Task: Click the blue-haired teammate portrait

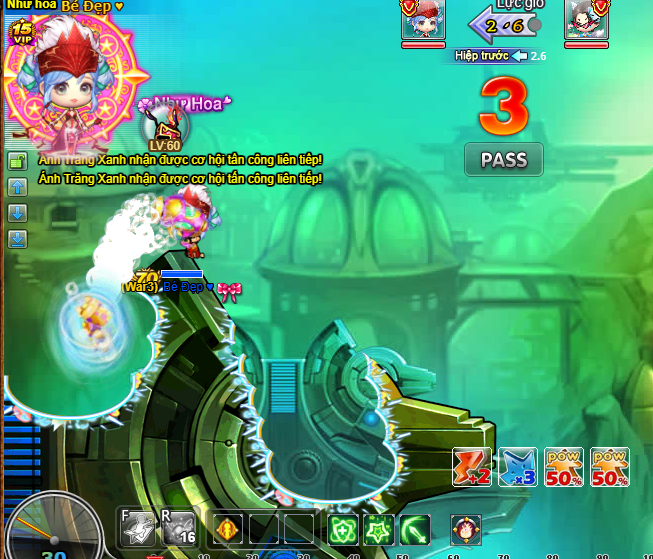Action: tap(422, 21)
